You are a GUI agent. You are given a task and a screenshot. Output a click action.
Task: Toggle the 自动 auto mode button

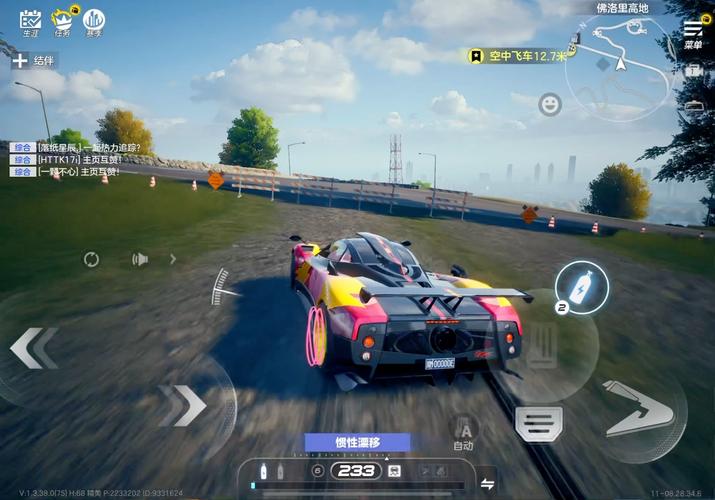463,432
